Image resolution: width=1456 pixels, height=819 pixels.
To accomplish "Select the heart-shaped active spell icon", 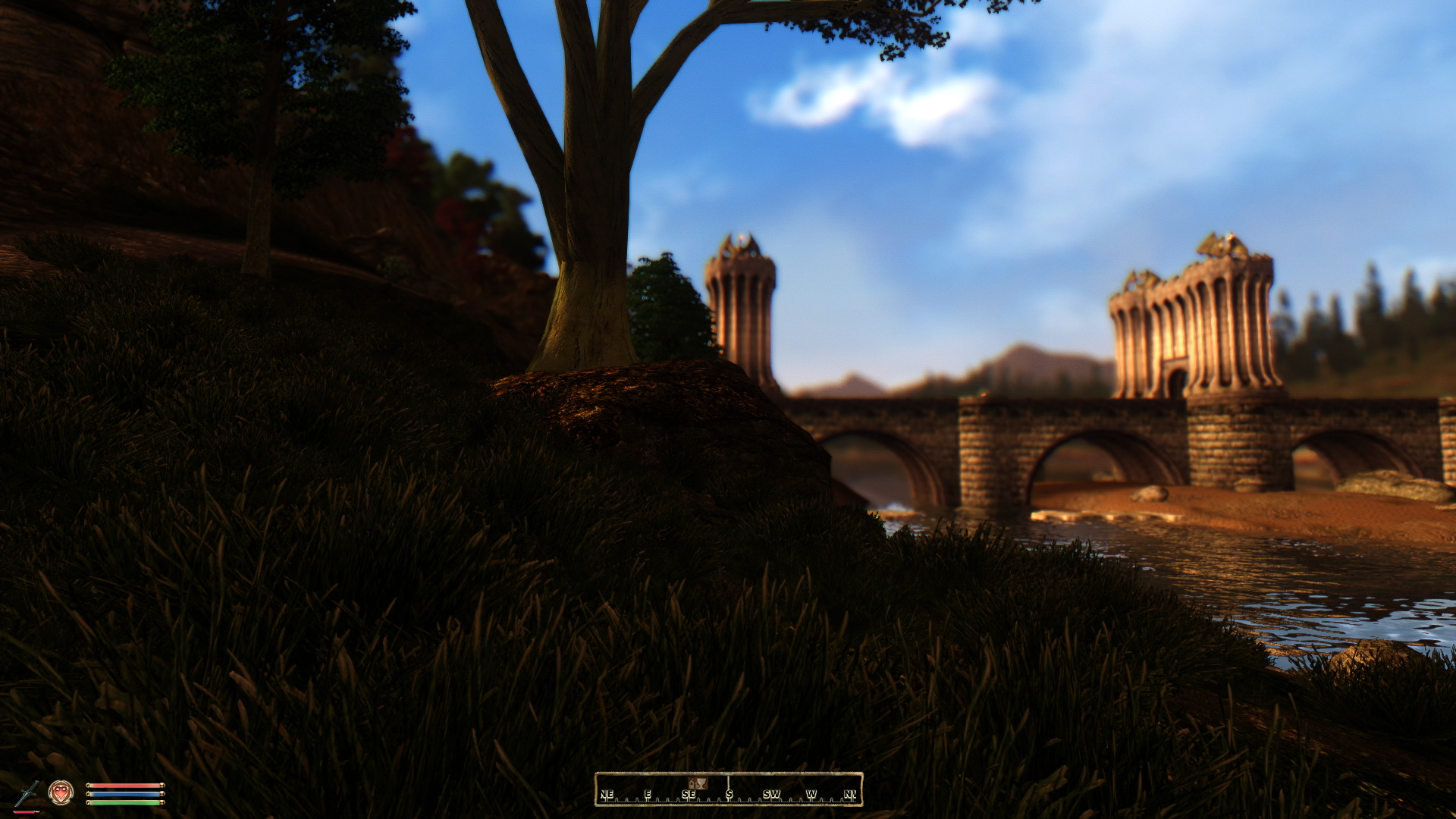I will [61, 793].
